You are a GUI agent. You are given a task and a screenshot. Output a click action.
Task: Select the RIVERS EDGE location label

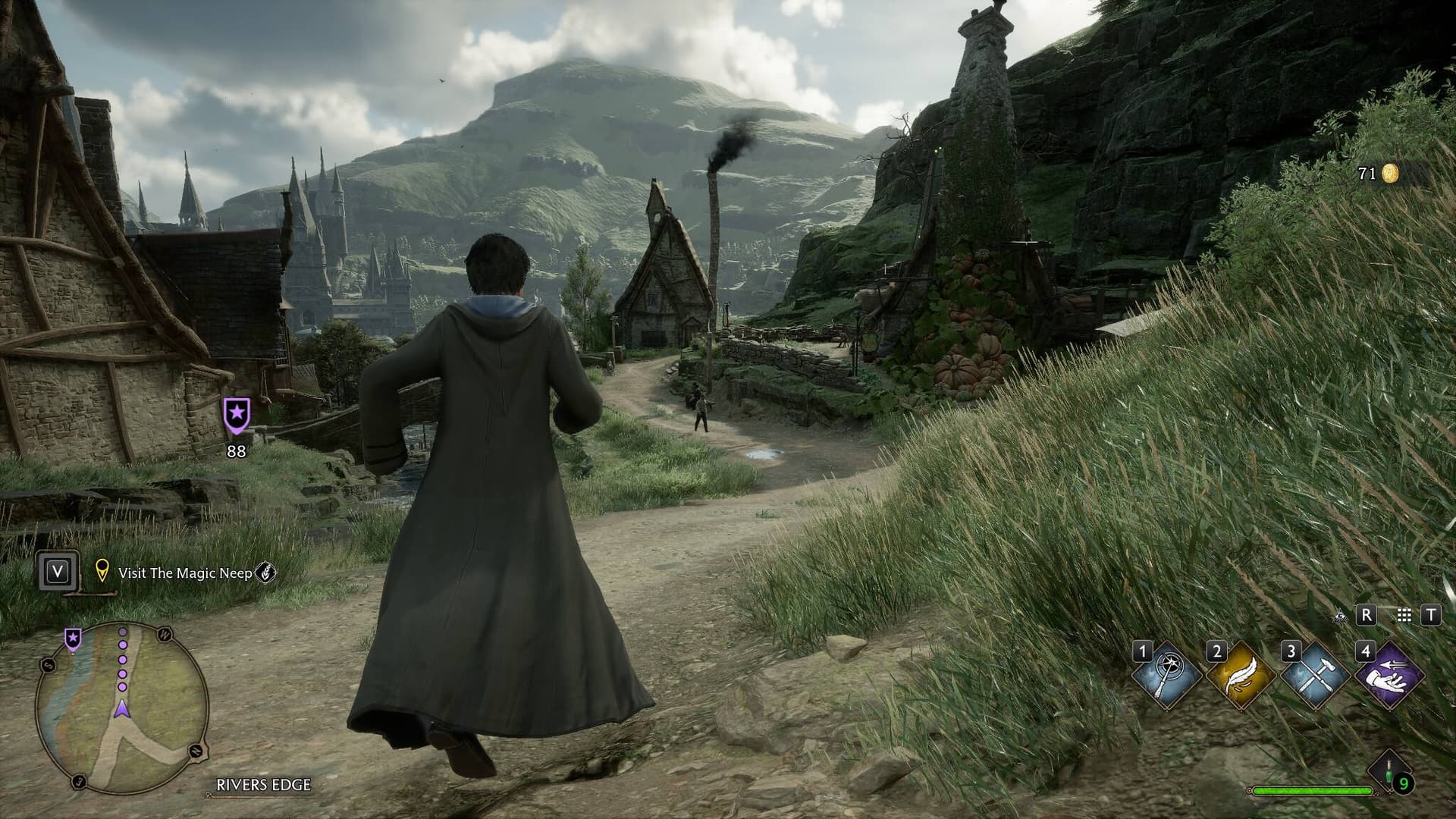[x=263, y=785]
